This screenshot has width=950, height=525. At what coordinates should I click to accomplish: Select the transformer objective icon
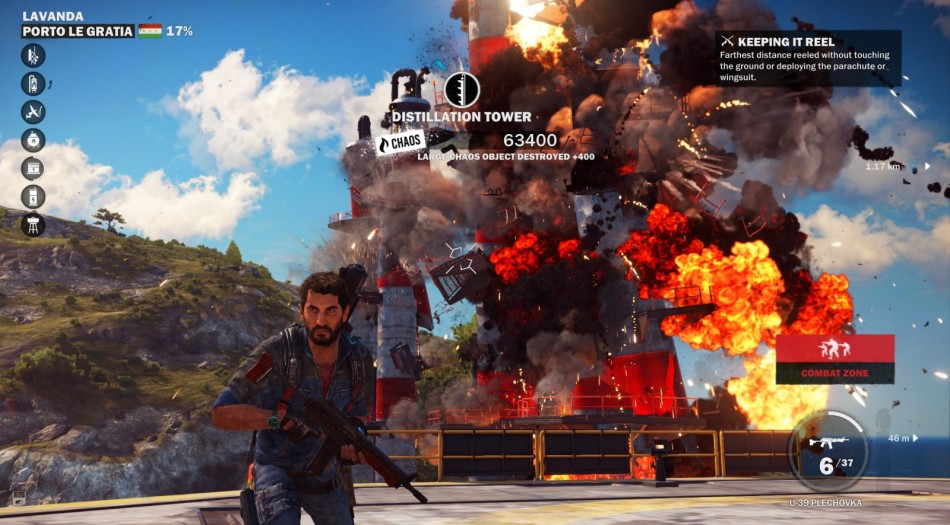[33, 196]
